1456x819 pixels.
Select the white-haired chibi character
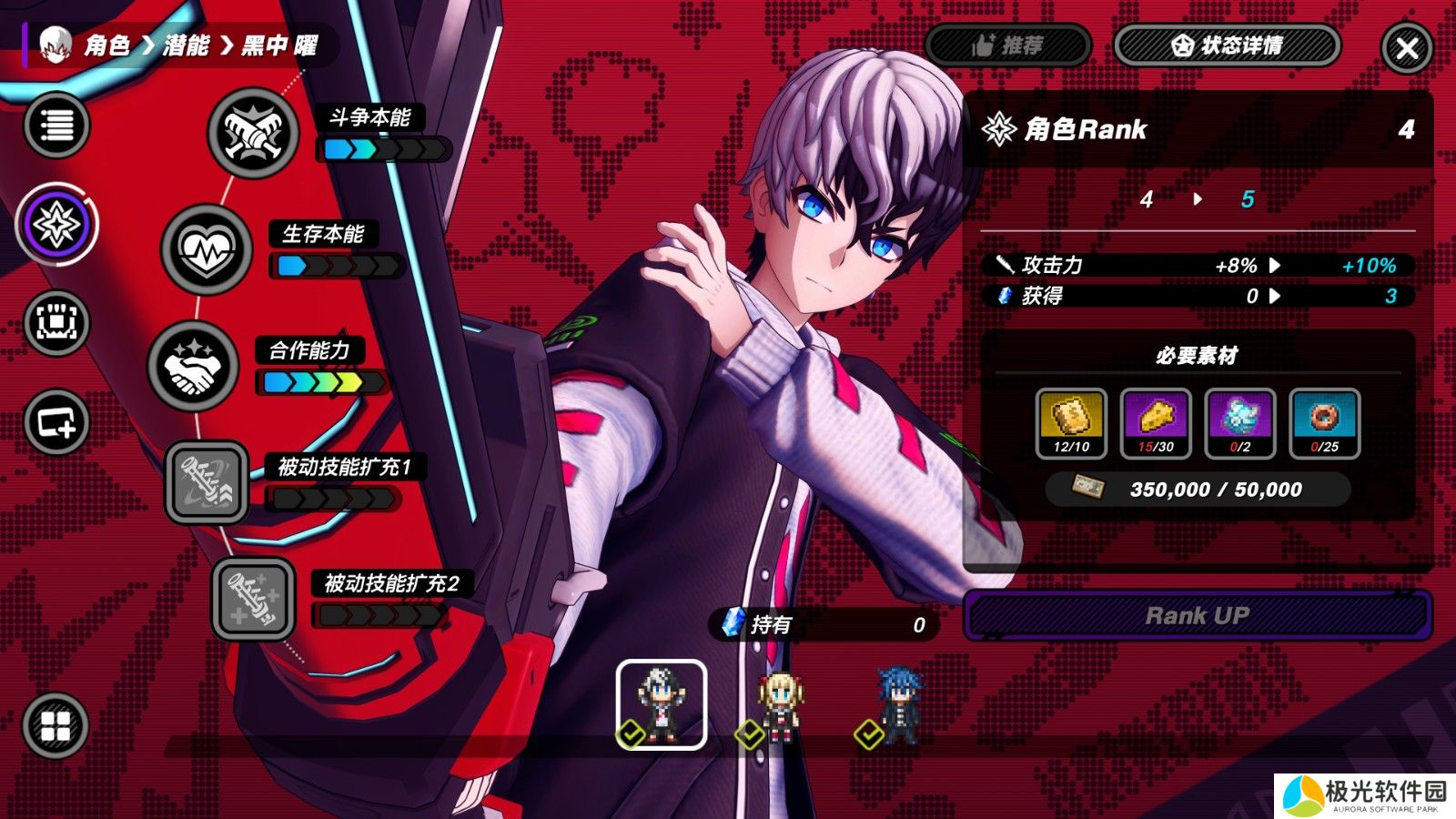click(662, 703)
